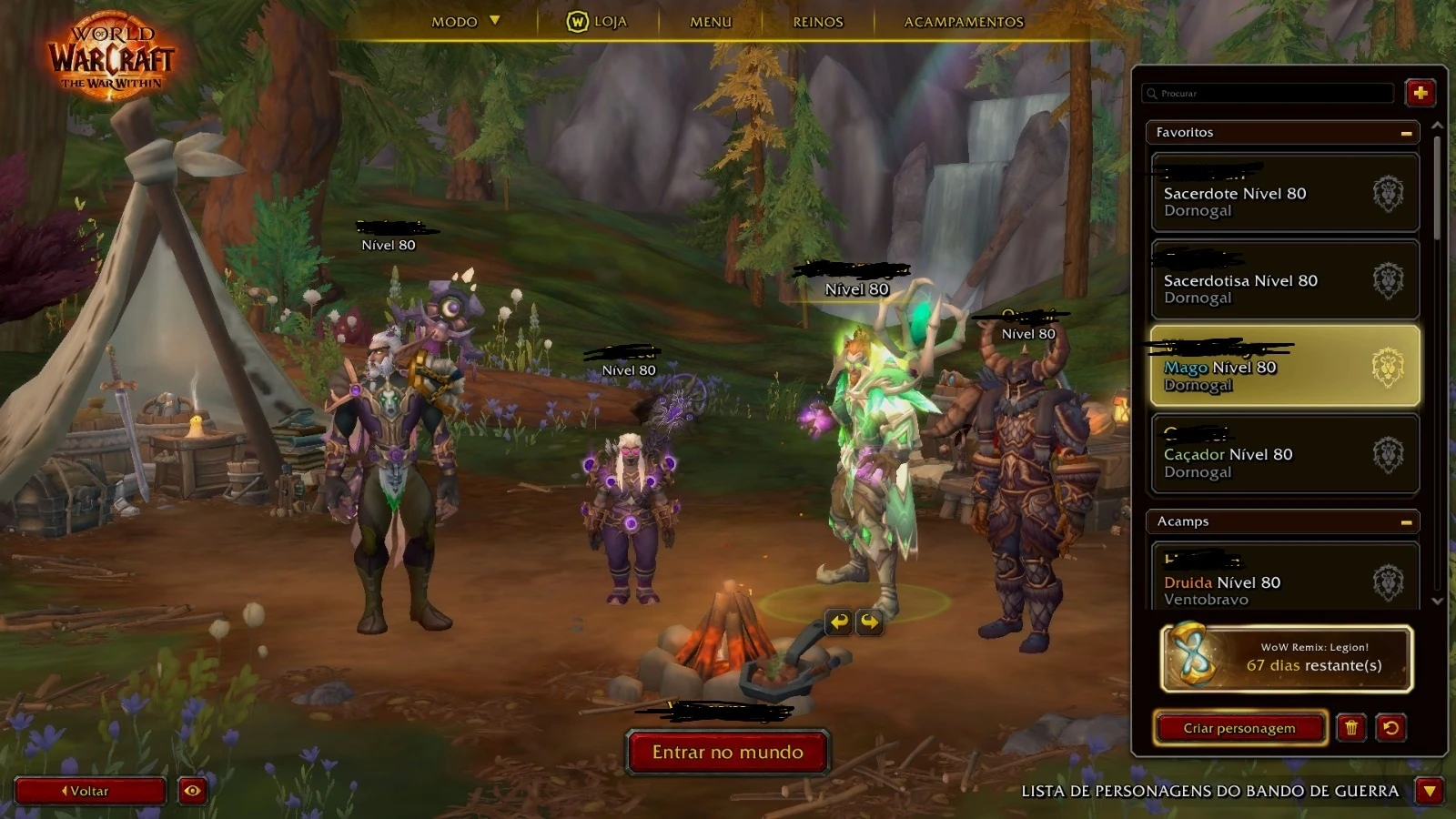Rotate the characters right with the arrow icon
The width and height of the screenshot is (1456, 819).
870,622
